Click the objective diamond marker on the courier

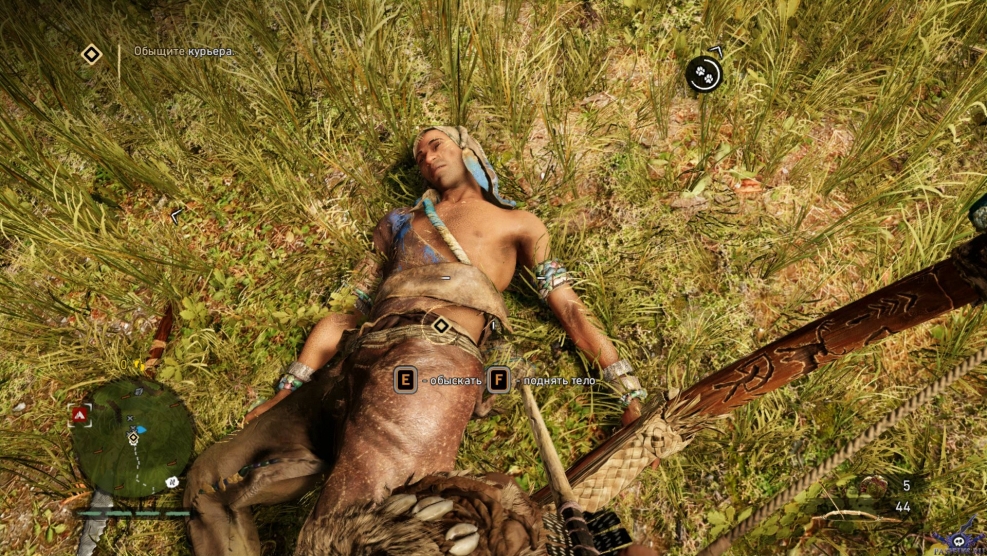pyautogui.click(x=440, y=325)
